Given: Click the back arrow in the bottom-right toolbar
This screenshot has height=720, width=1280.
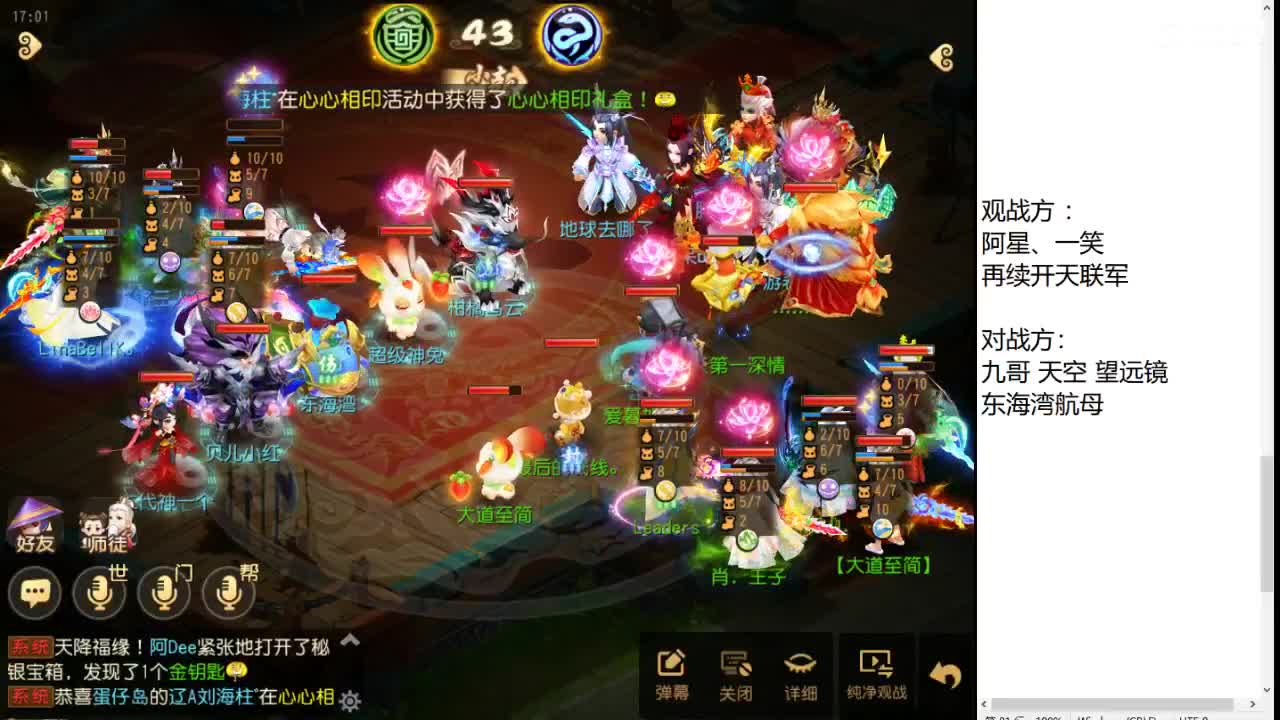Looking at the screenshot, I should pos(945,675).
